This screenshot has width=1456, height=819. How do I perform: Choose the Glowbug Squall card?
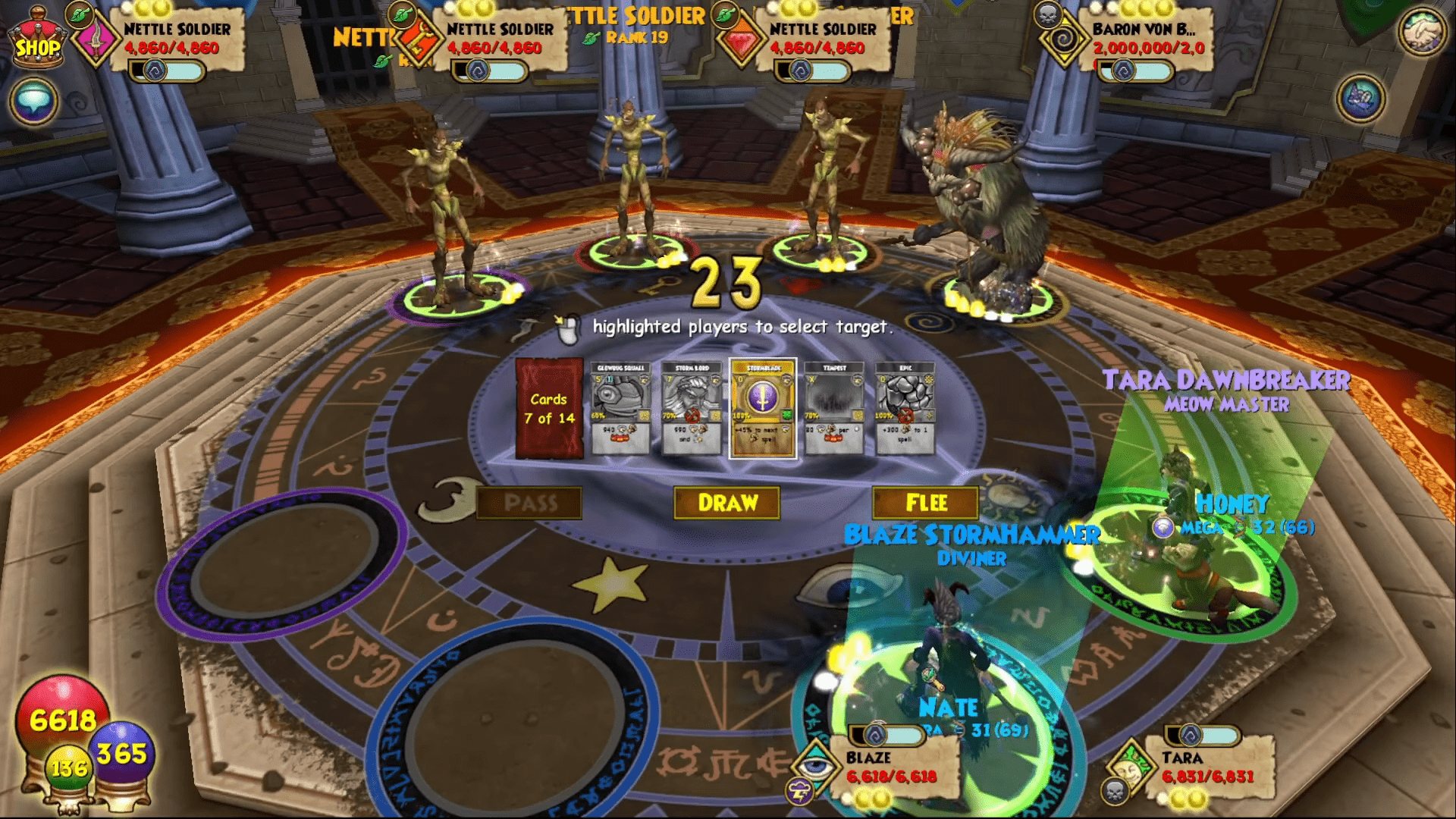[x=620, y=409]
